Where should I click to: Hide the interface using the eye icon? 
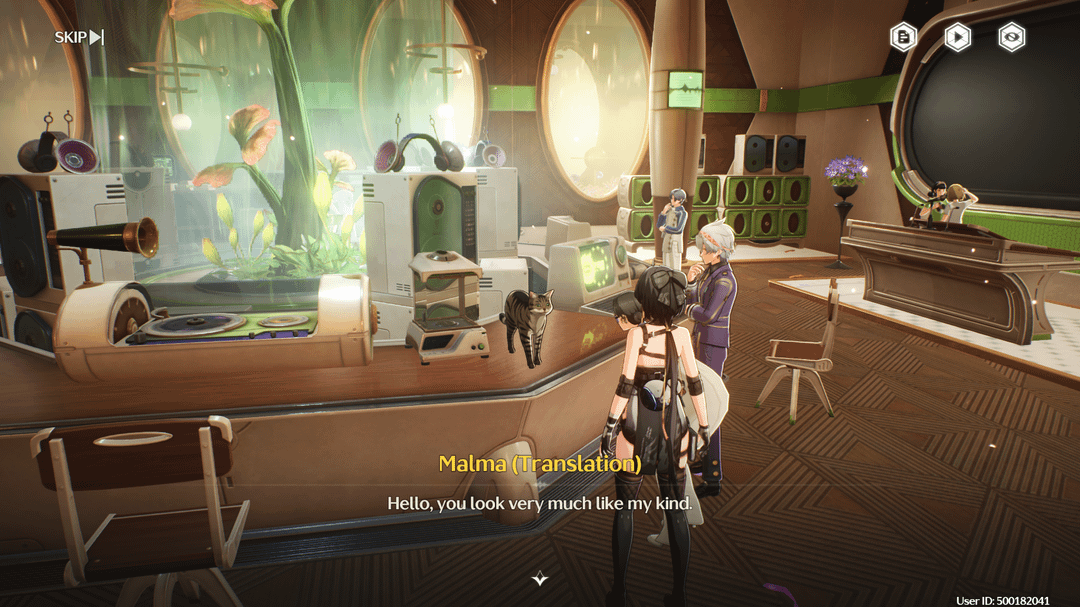click(x=1012, y=37)
